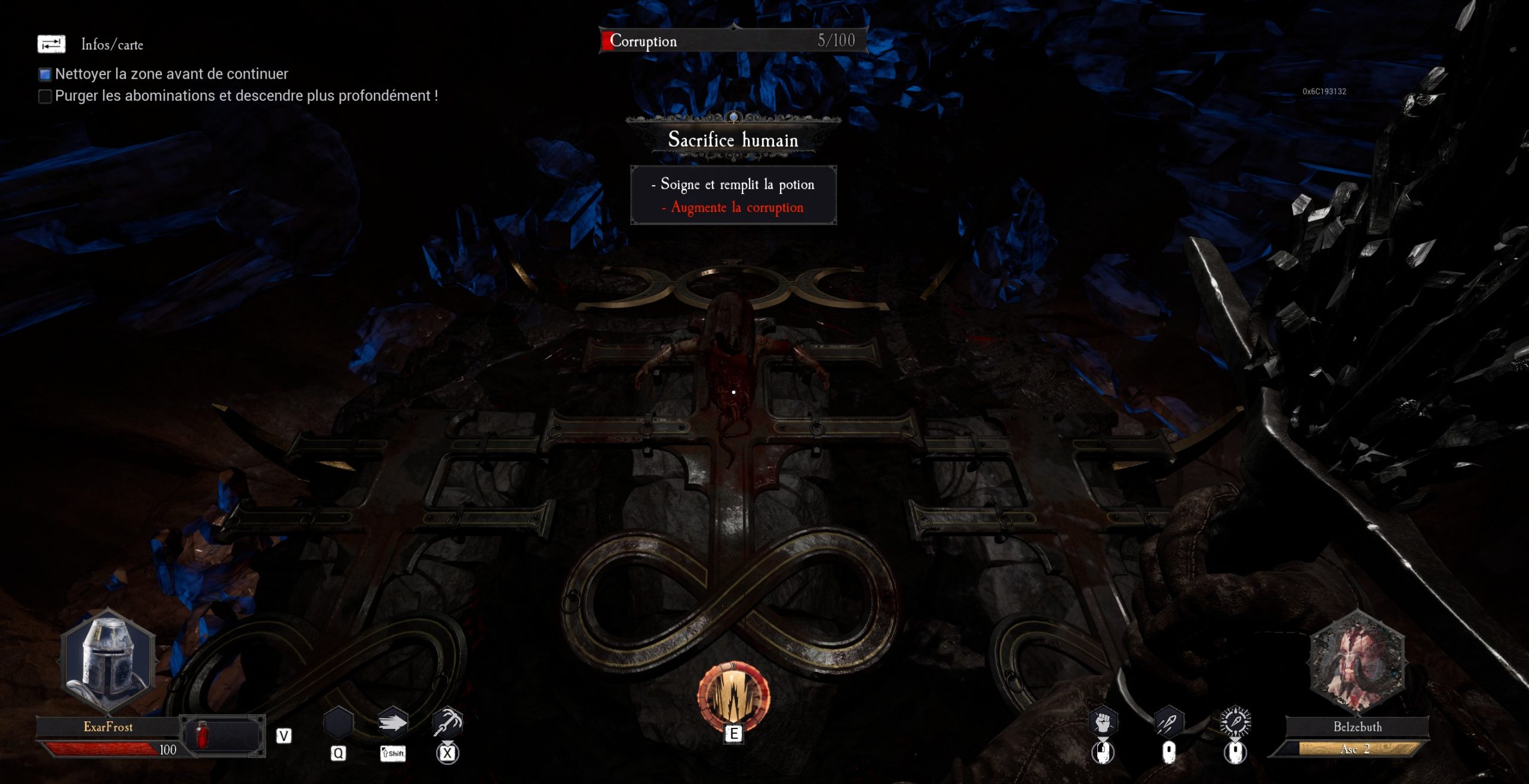Activate the dash arrow ability icon
The height and width of the screenshot is (784, 1529).
(x=392, y=723)
